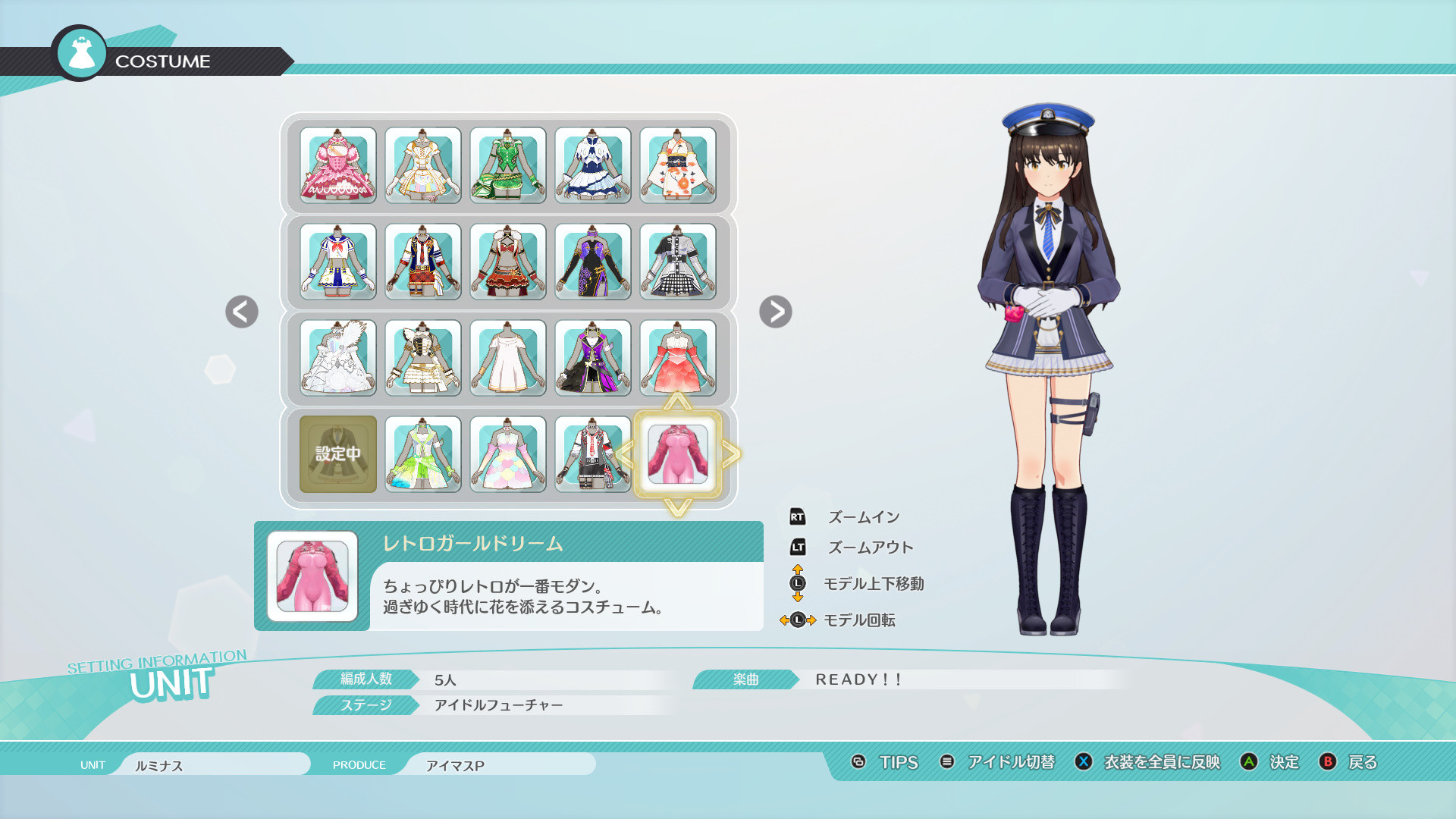Select the sailor uniform costume
Screen dimensions: 1456x819
click(337, 262)
